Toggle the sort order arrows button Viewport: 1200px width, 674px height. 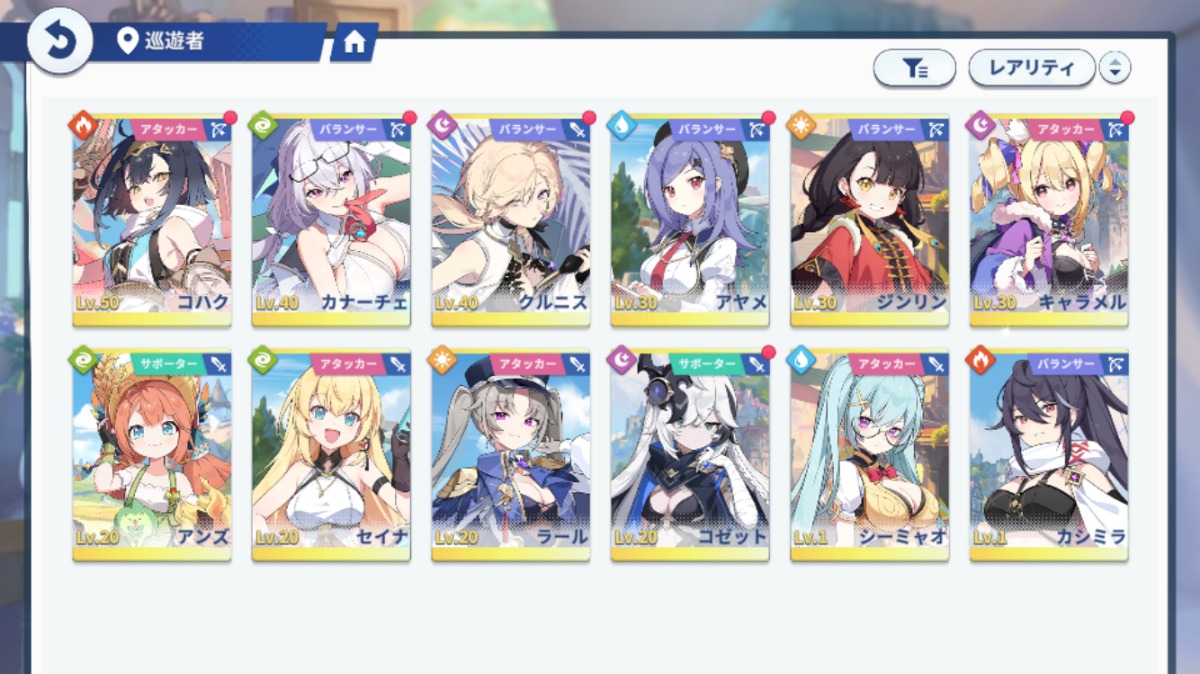pyautogui.click(x=1114, y=68)
